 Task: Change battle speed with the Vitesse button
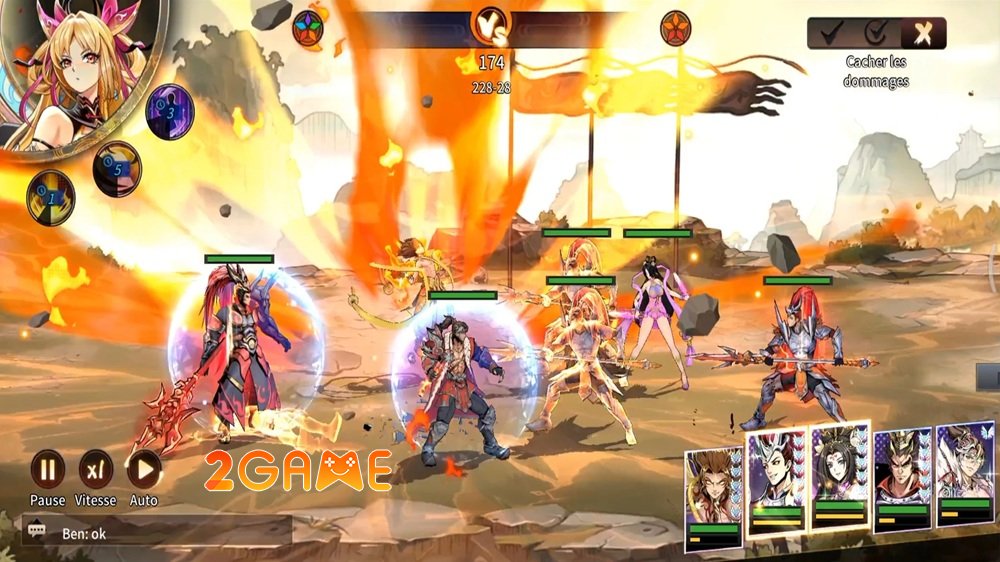pos(96,469)
